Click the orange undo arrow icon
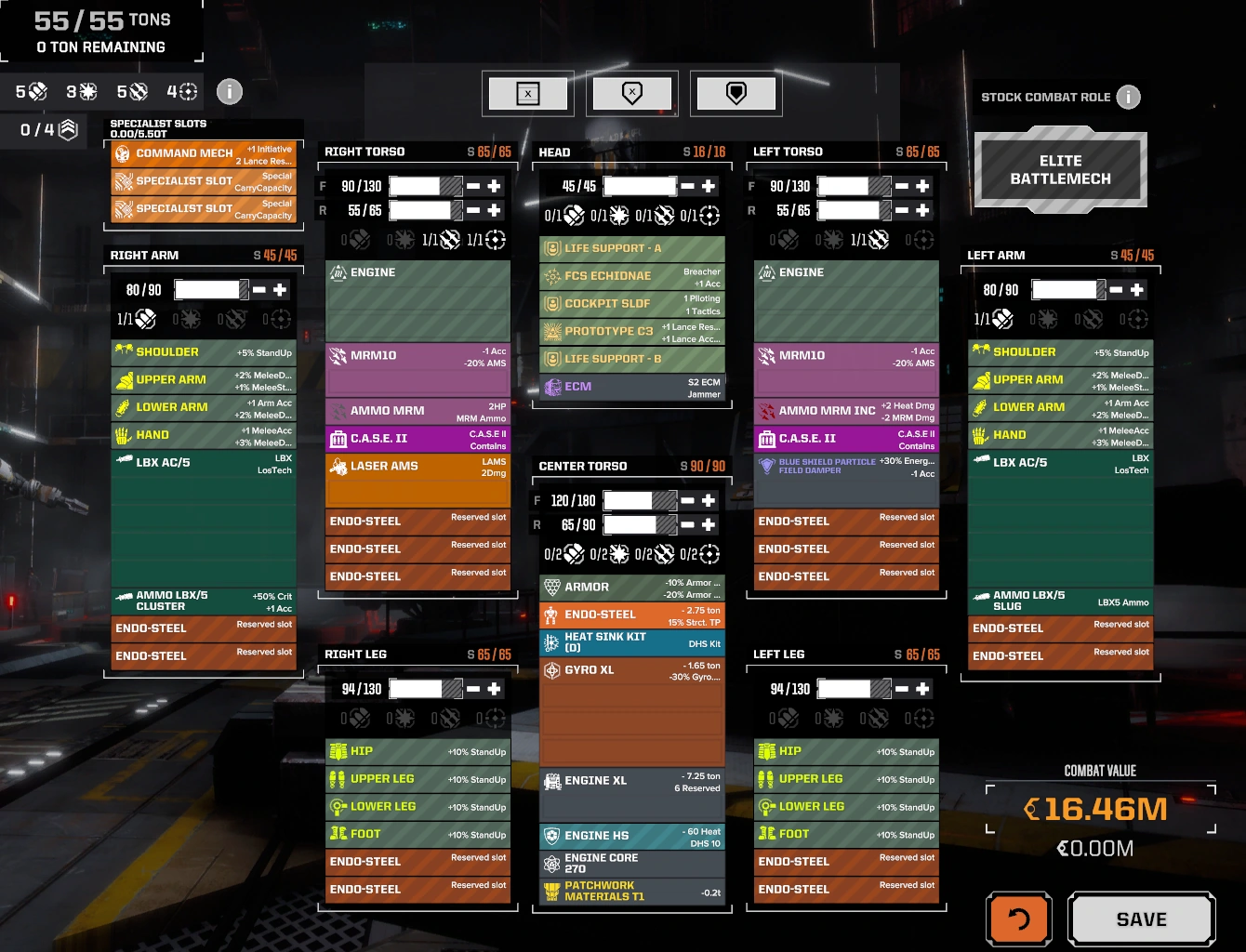This screenshot has height=952, width=1246. click(x=1018, y=919)
